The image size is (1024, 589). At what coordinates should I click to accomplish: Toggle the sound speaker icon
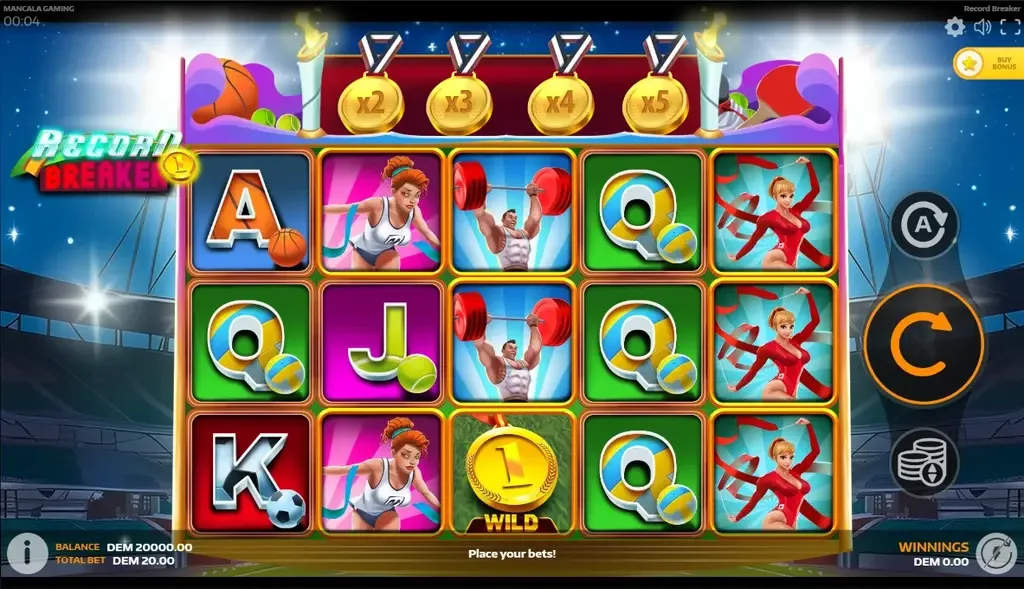click(982, 27)
